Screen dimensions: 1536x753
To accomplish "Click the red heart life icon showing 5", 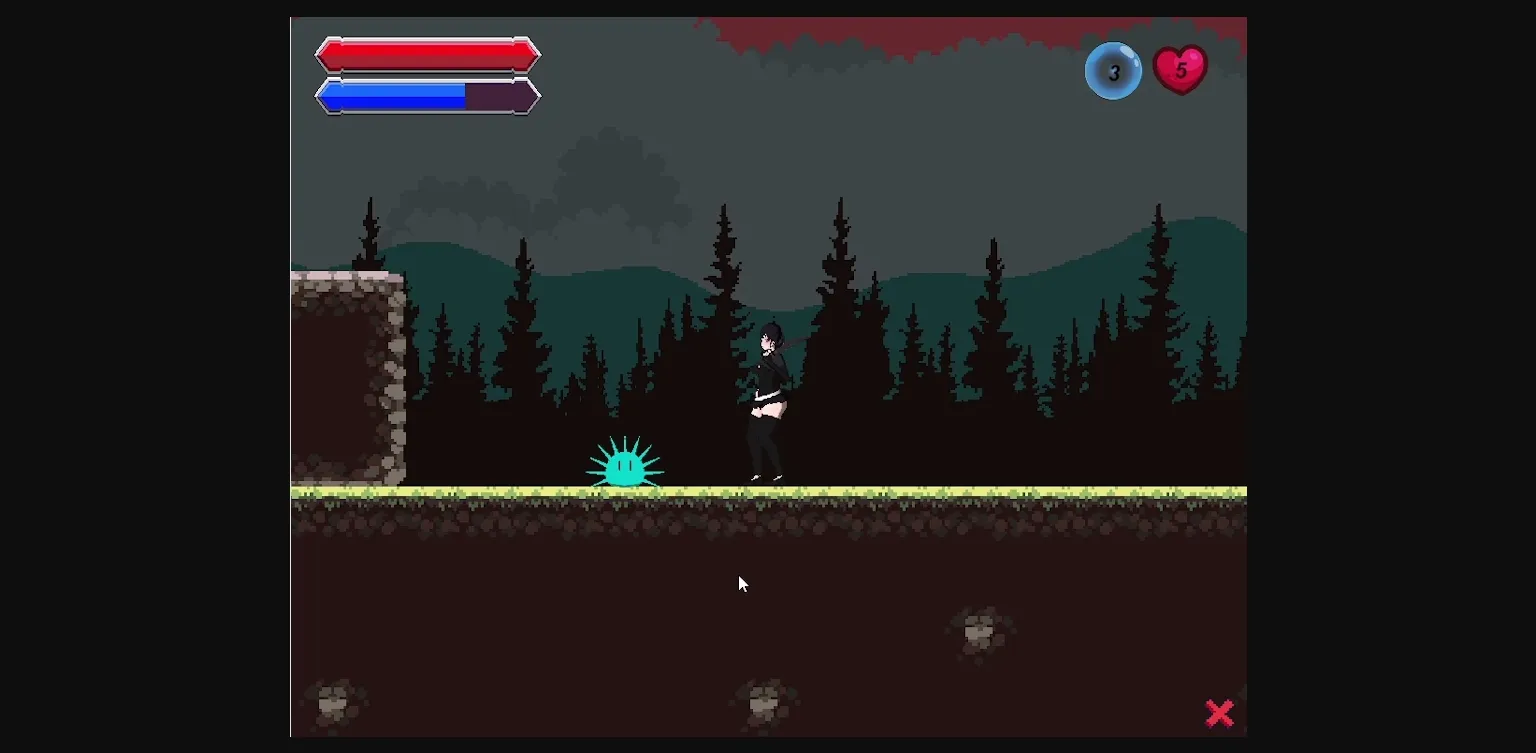I will pyautogui.click(x=1180, y=68).
